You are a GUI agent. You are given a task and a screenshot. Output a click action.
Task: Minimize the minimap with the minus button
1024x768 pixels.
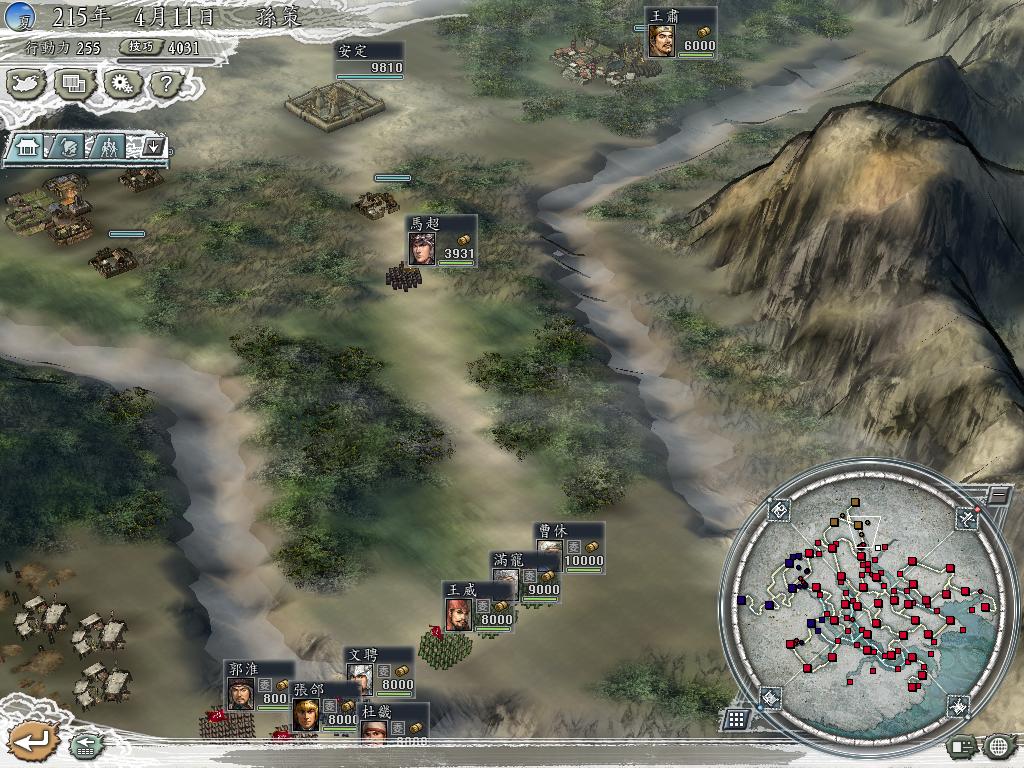point(998,495)
